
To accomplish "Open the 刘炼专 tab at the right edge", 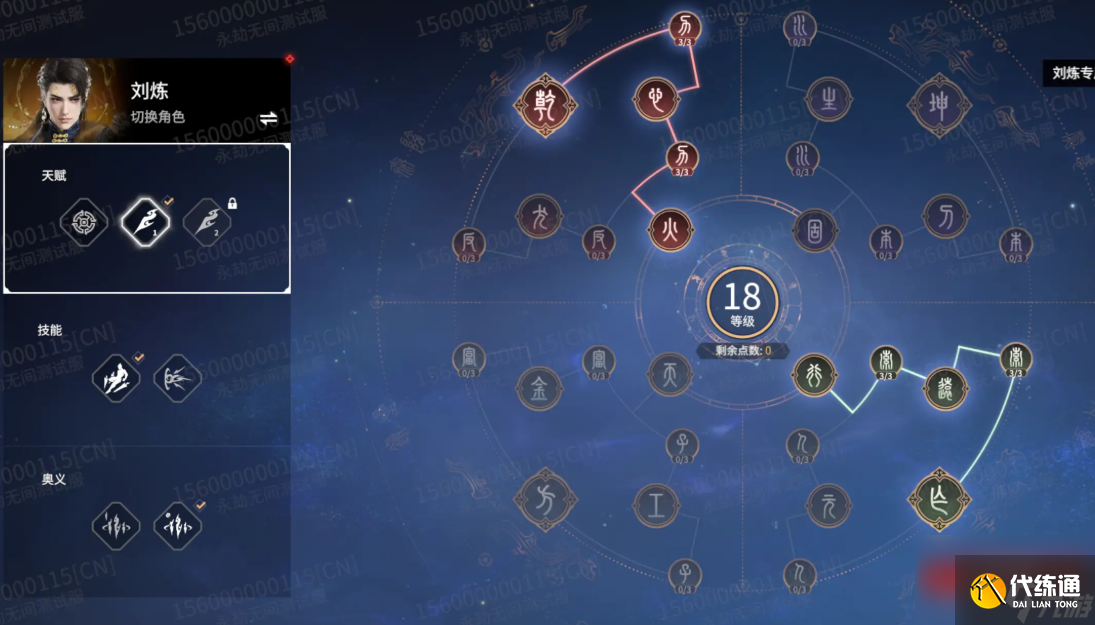I will pos(1069,73).
